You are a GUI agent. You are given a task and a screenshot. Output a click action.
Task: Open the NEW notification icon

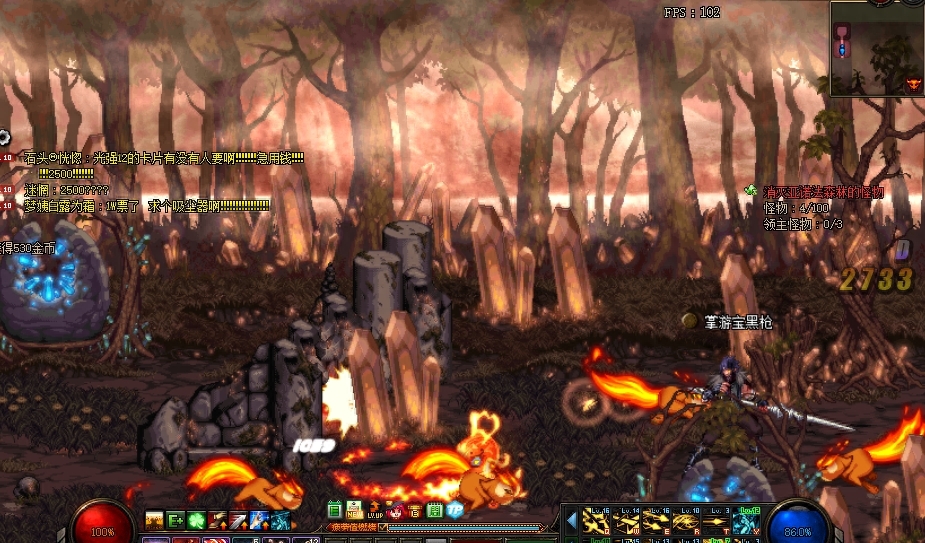(x=354, y=511)
